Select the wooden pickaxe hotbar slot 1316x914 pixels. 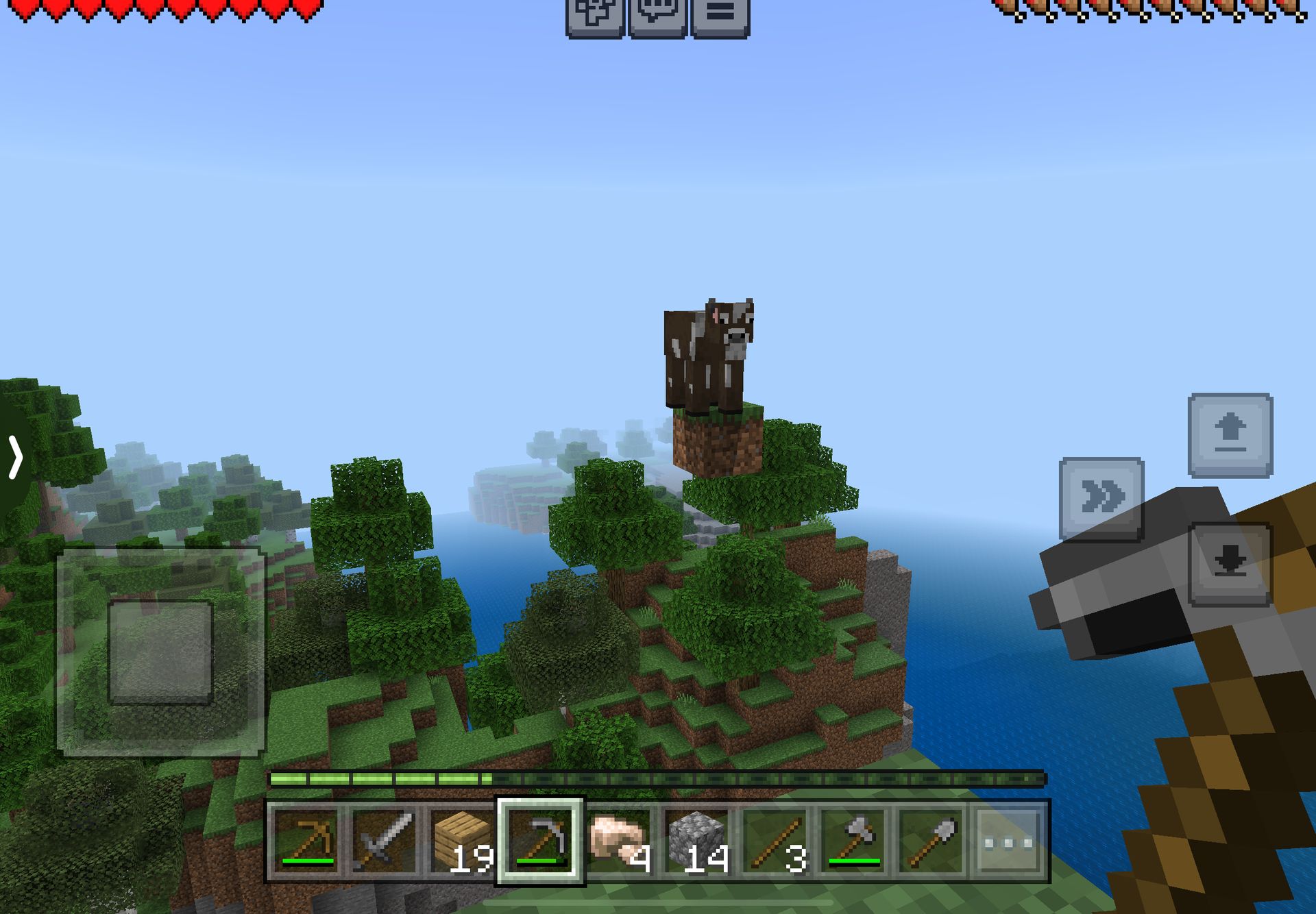point(306,841)
